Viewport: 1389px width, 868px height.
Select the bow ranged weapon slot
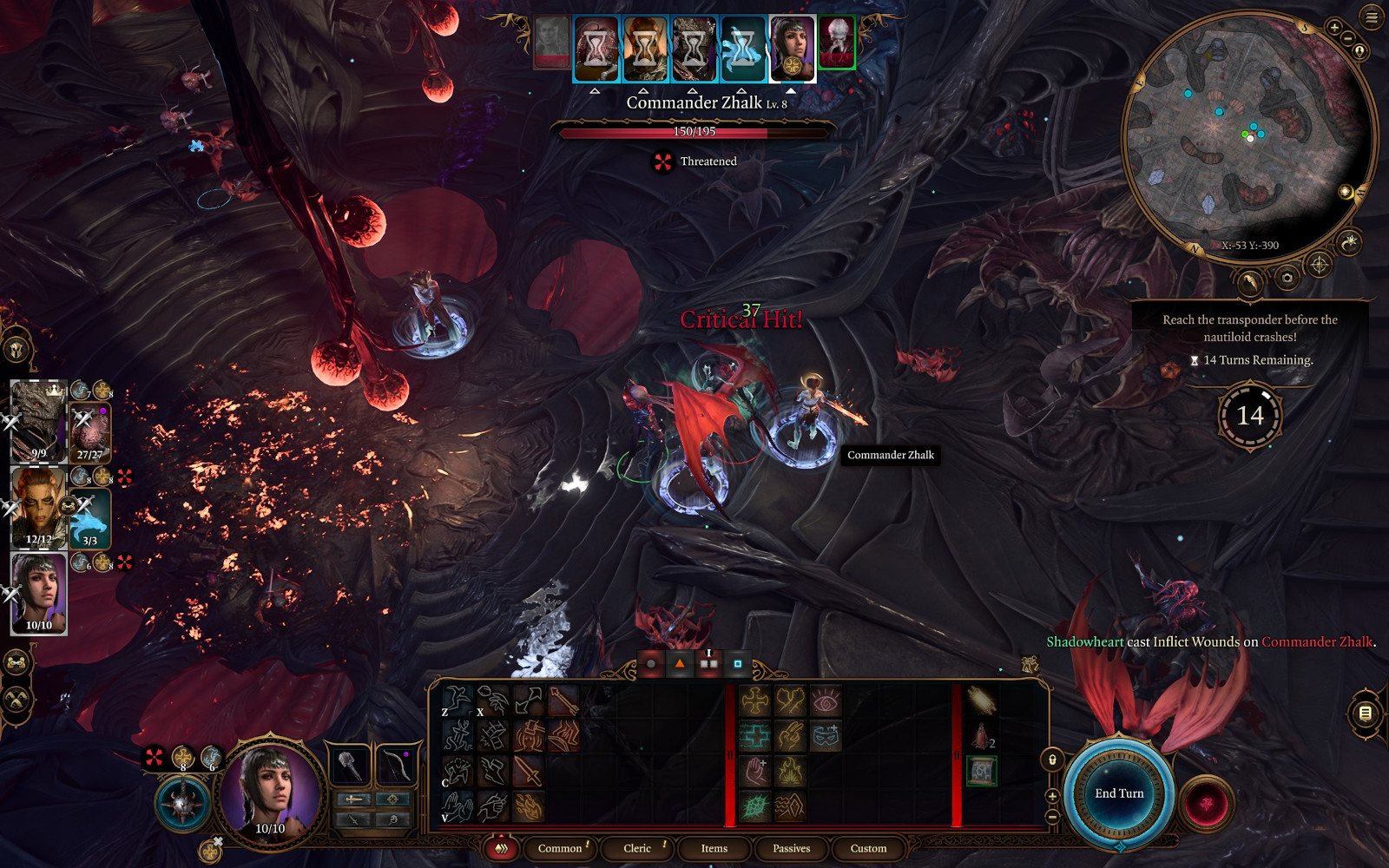point(395,766)
